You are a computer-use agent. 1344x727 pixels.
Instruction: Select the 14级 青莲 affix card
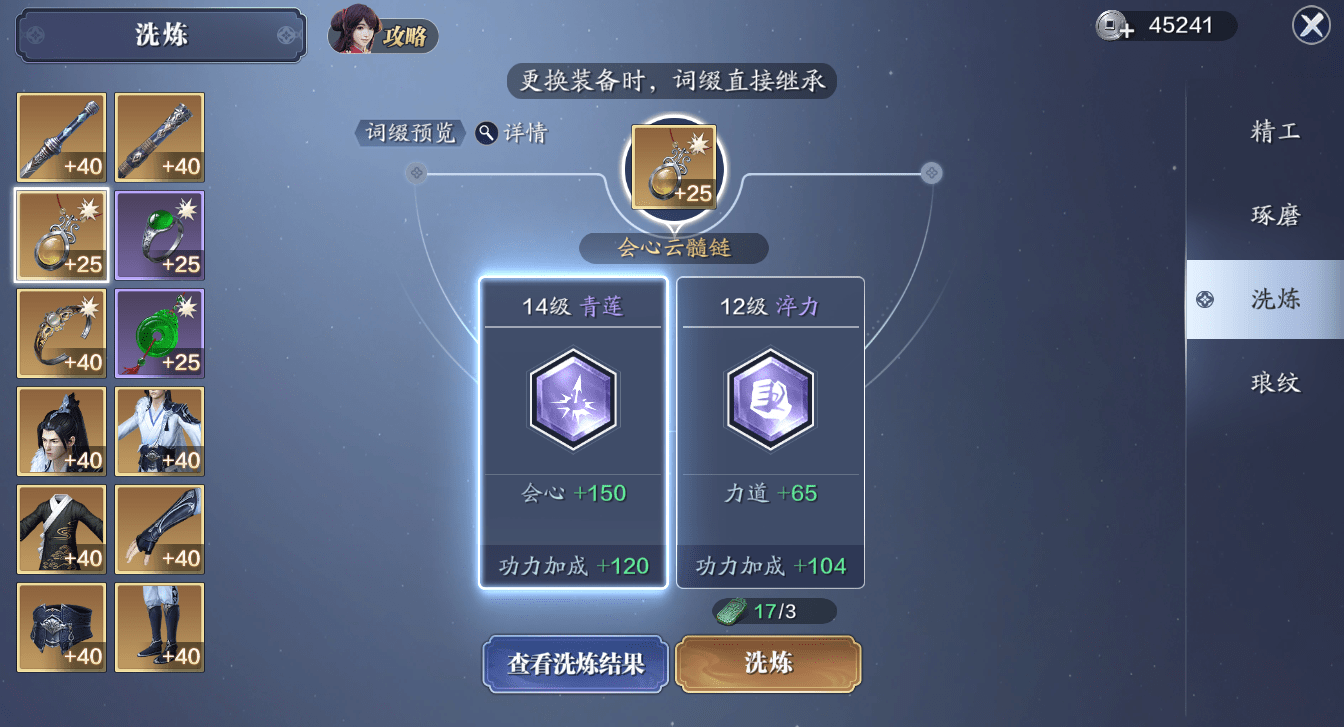[573, 430]
